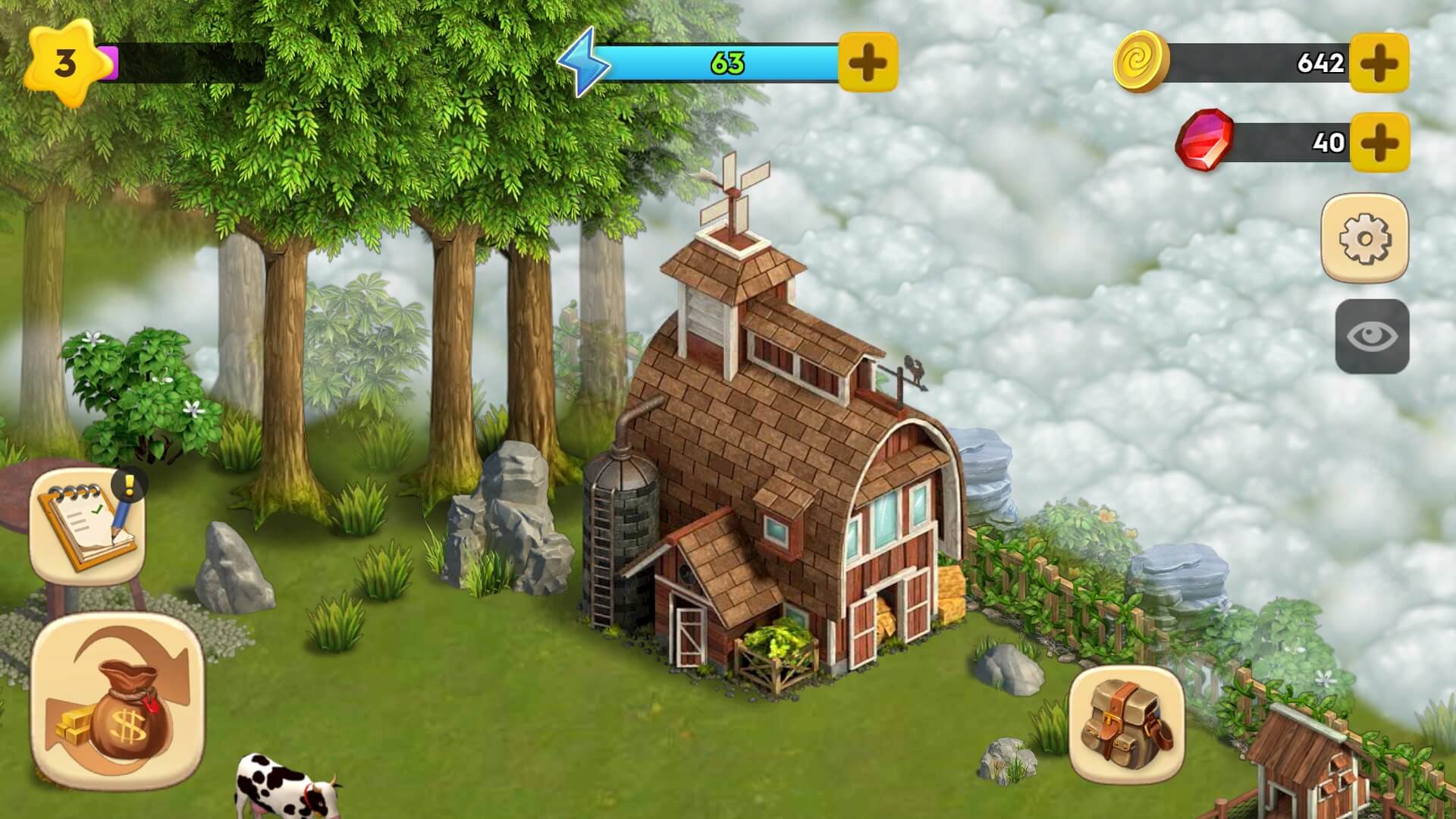Buy more gold coins via plus button
Viewport: 1456px width, 819px height.
(1379, 63)
